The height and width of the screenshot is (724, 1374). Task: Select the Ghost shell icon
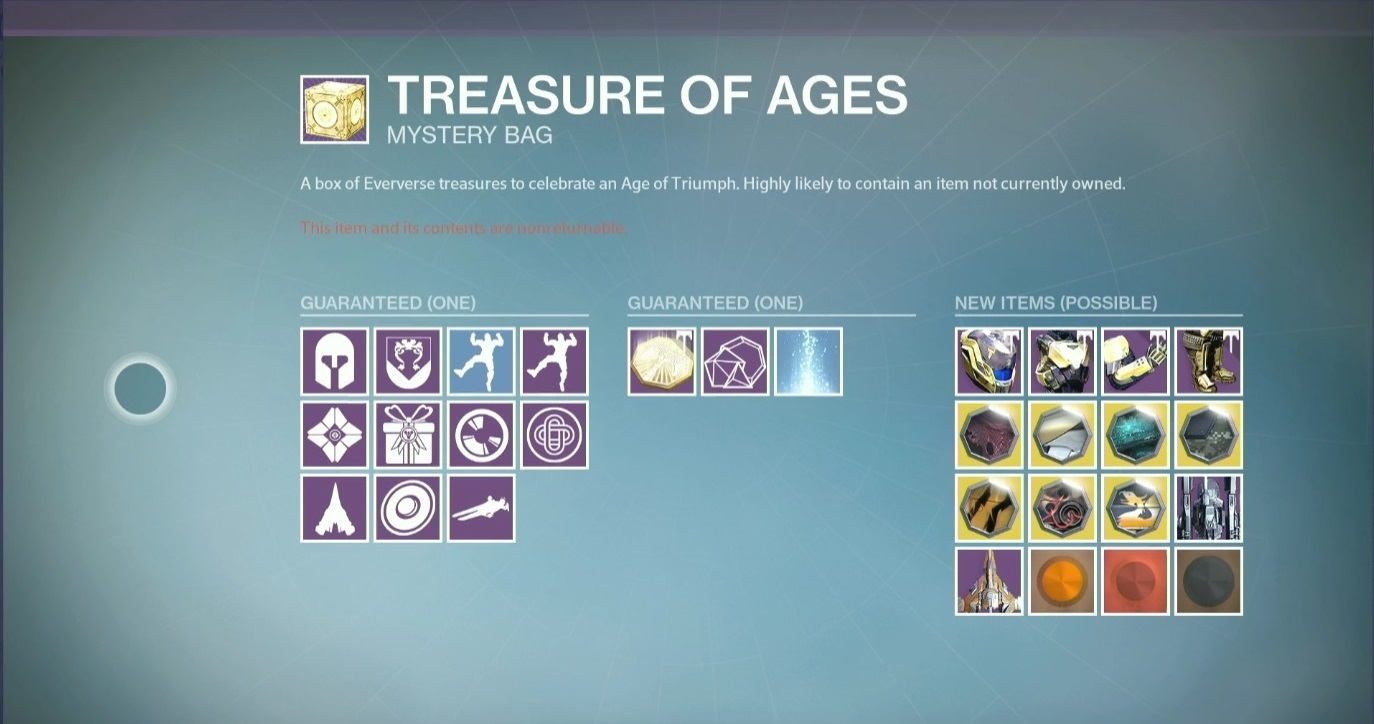coord(335,435)
